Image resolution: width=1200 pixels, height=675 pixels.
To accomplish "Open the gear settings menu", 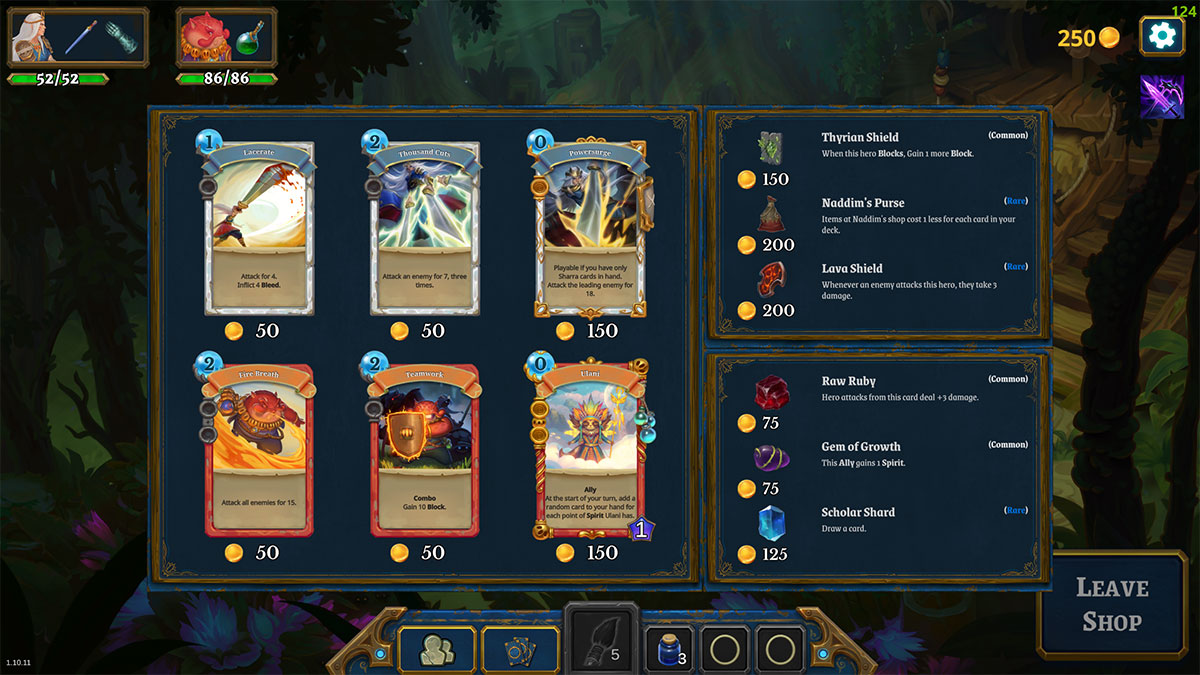I will click(1161, 36).
